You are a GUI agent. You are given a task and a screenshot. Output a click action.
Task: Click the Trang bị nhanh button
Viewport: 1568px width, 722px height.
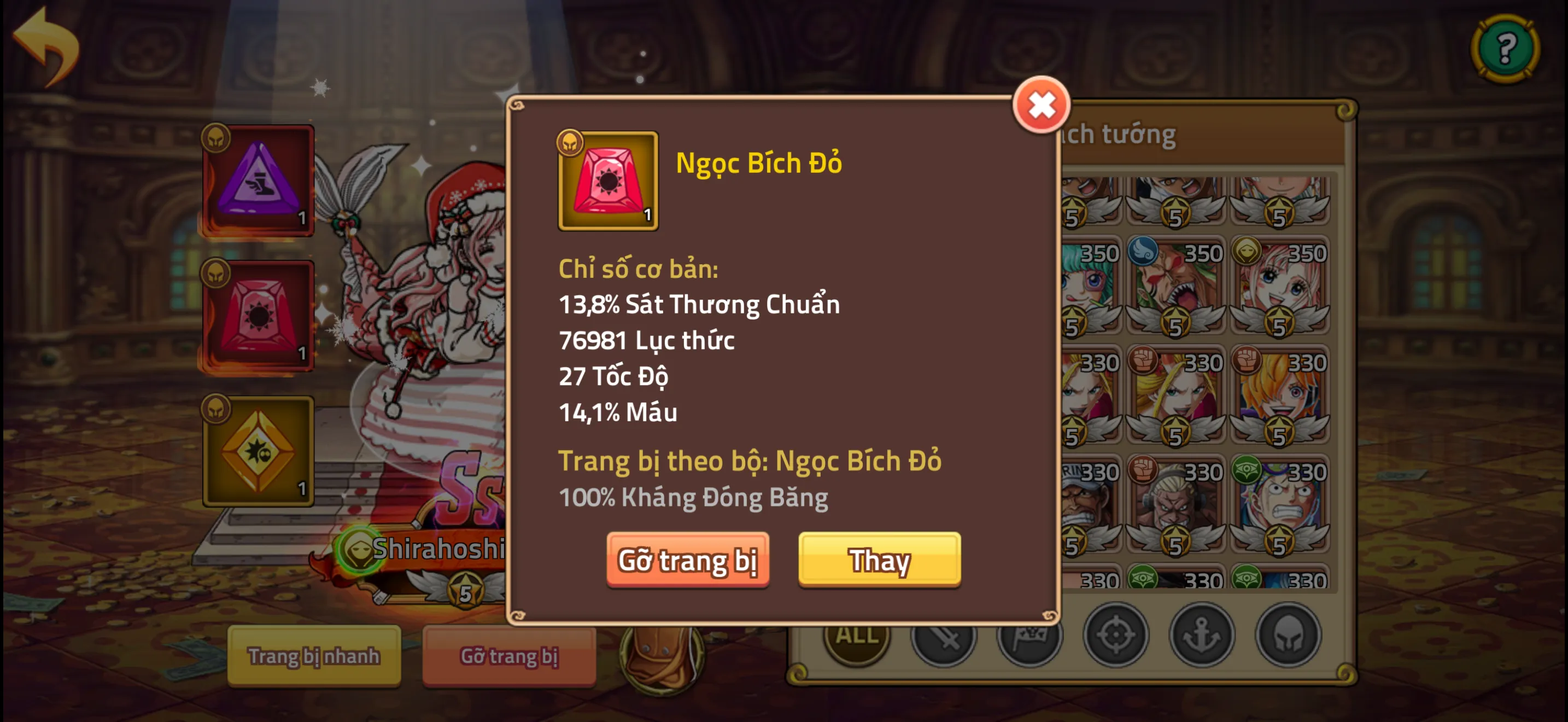315,656
